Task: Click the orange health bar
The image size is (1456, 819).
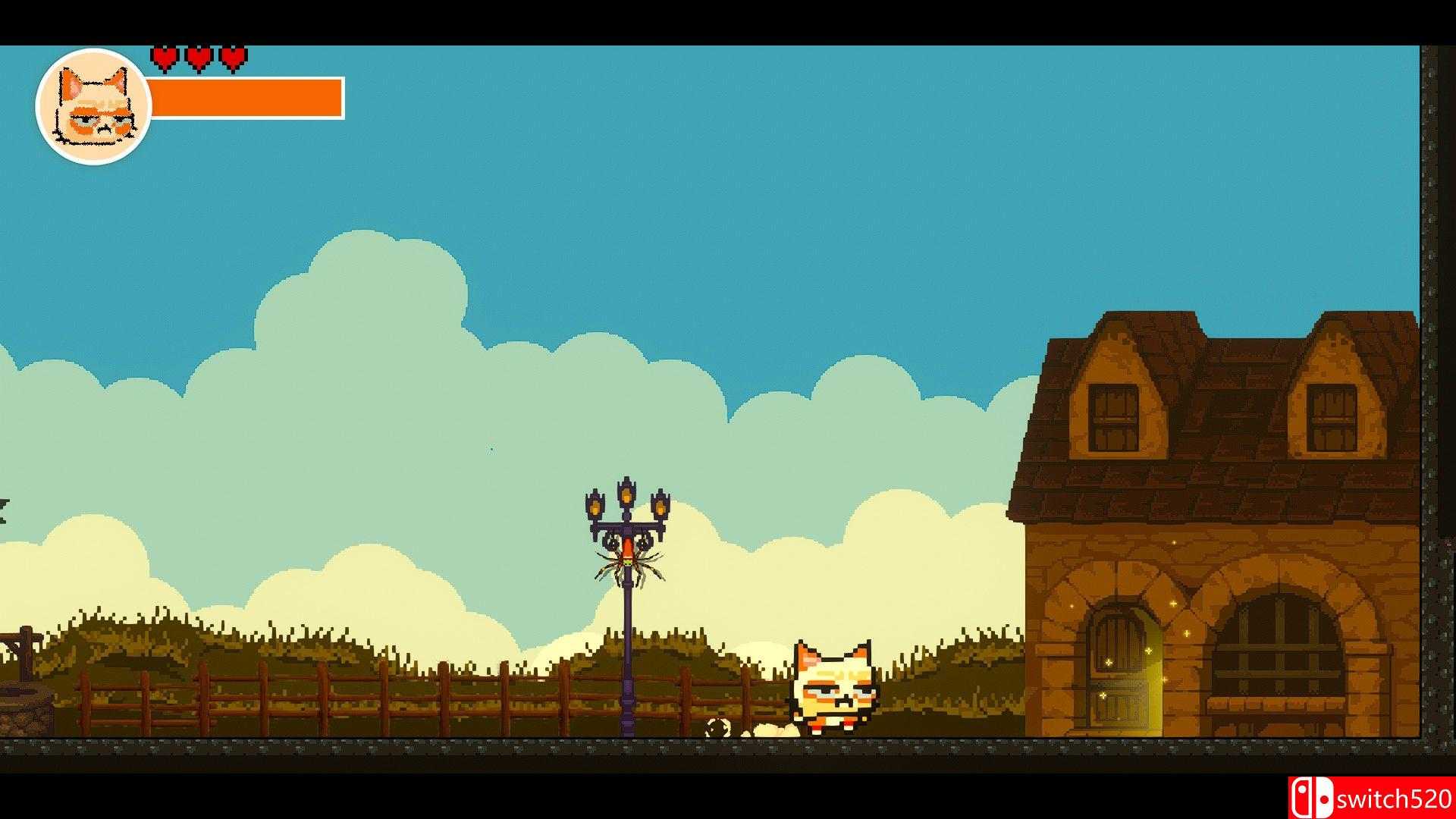Action: 246,97
